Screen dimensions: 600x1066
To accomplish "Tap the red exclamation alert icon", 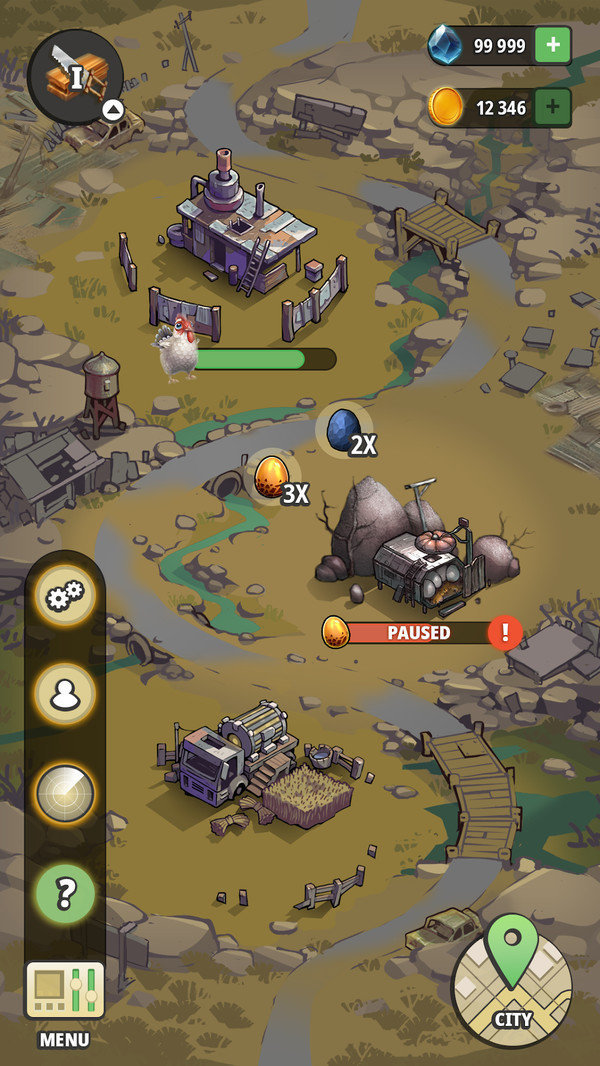I will 506,632.
